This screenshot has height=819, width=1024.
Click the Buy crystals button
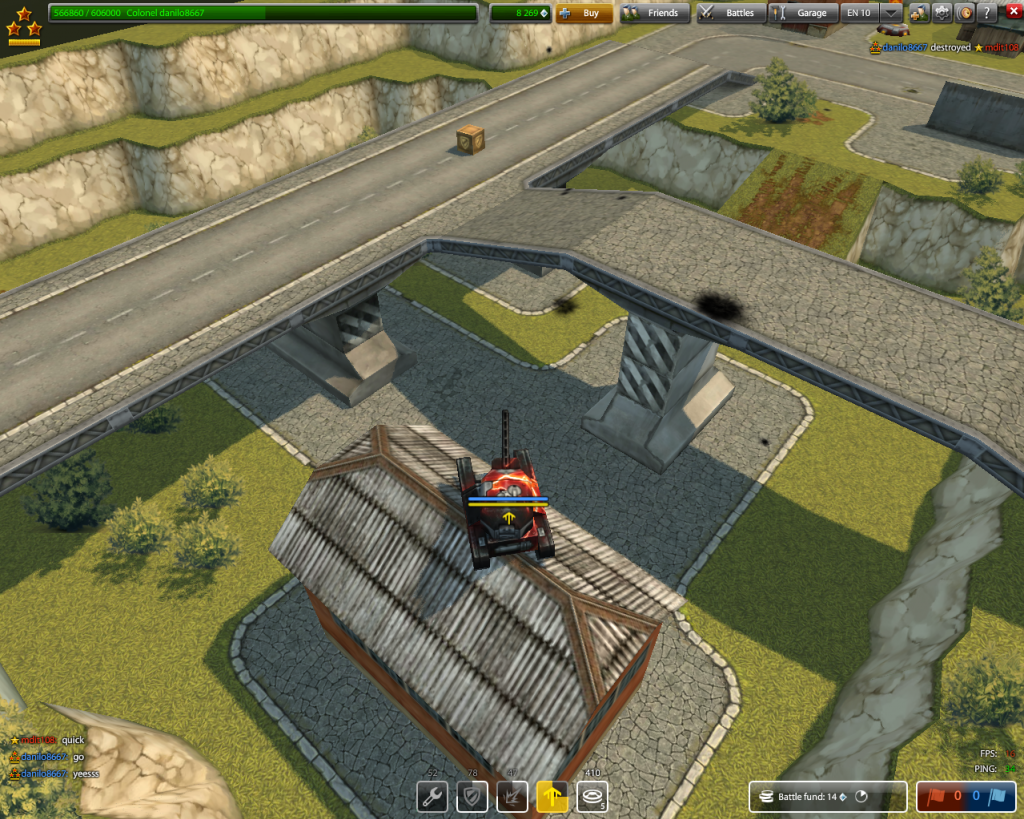(x=584, y=13)
